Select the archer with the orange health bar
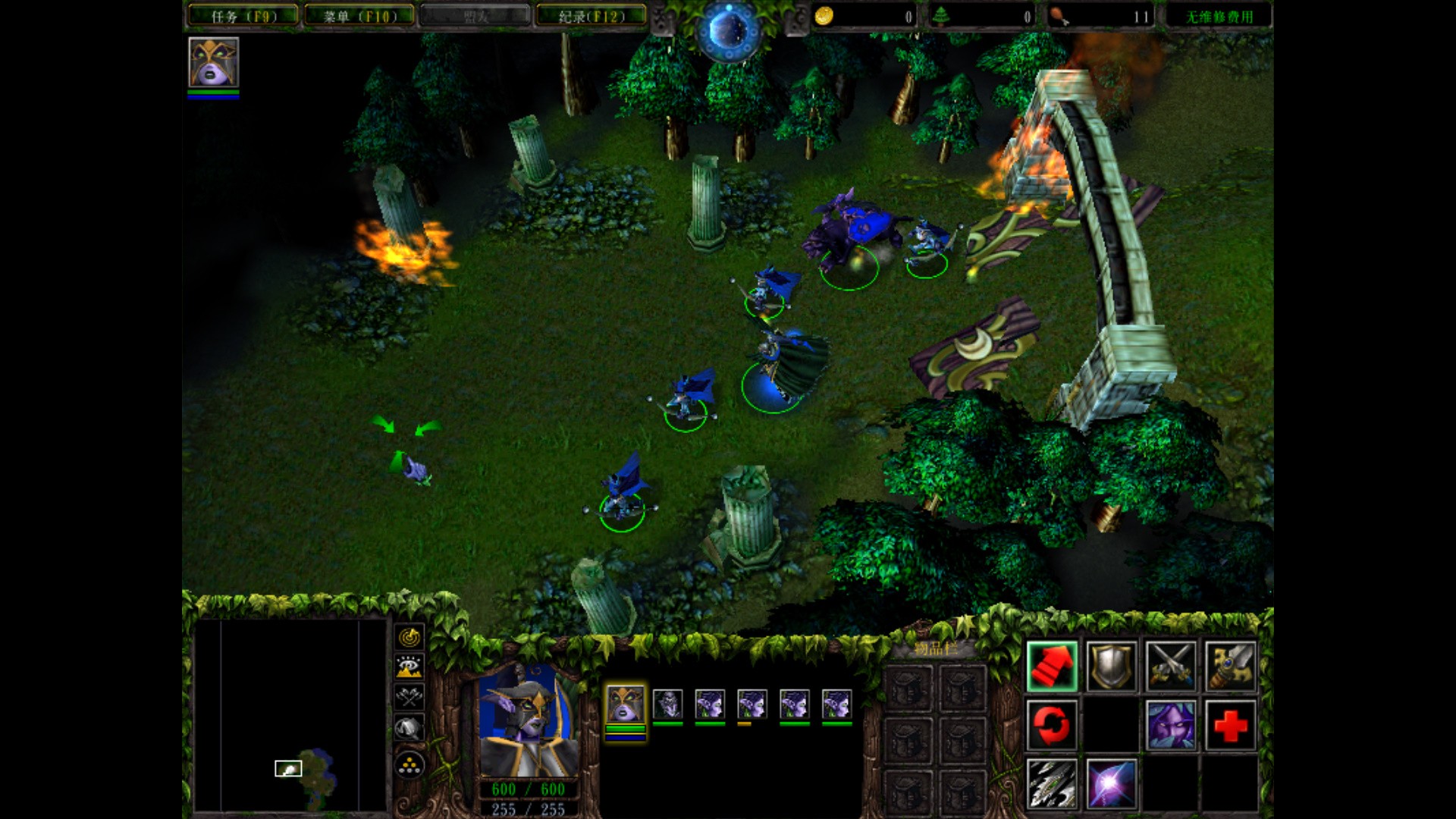The image size is (1456, 819). pos(752,704)
